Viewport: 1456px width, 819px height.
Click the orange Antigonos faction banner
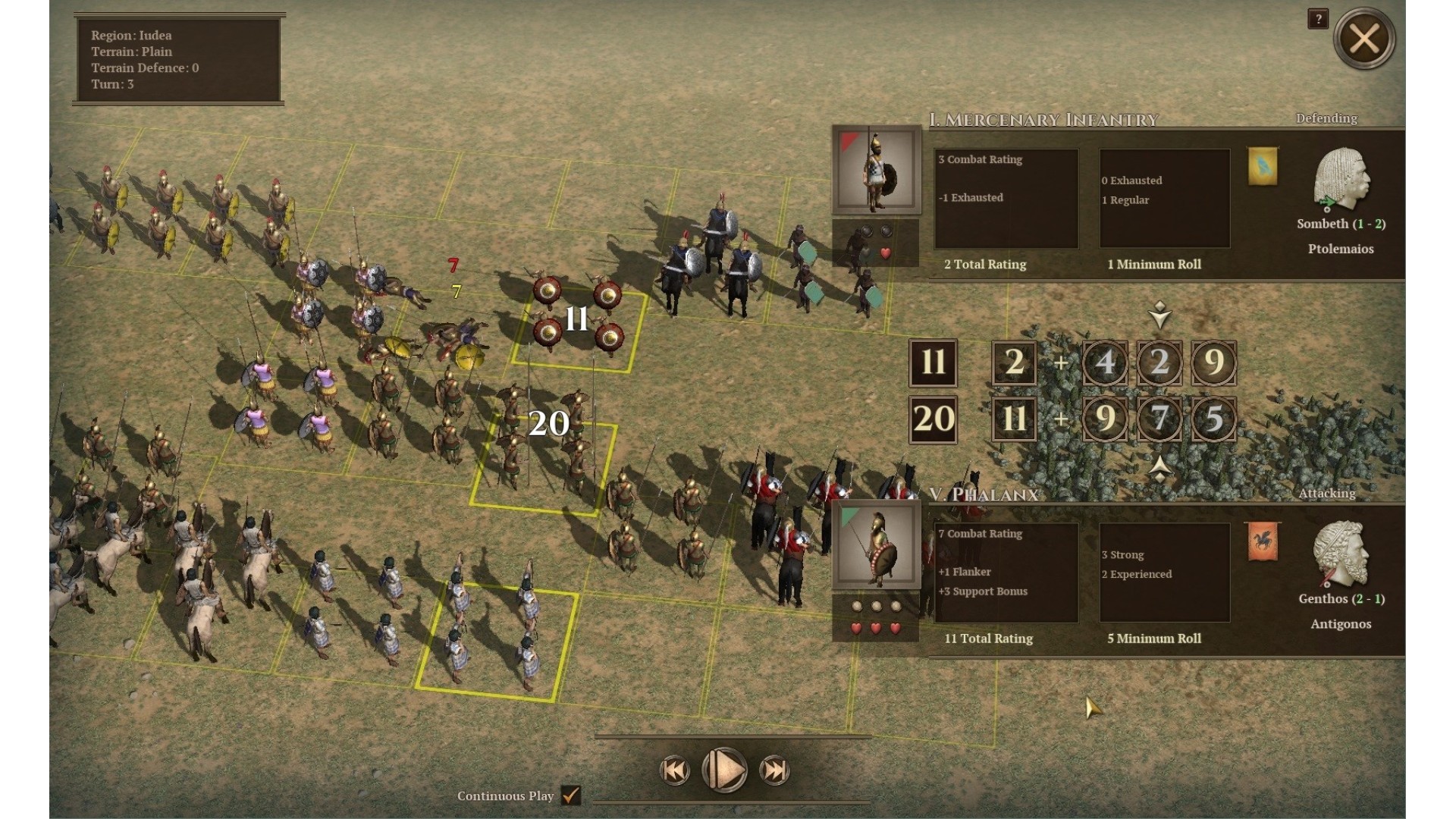pyautogui.click(x=1263, y=541)
